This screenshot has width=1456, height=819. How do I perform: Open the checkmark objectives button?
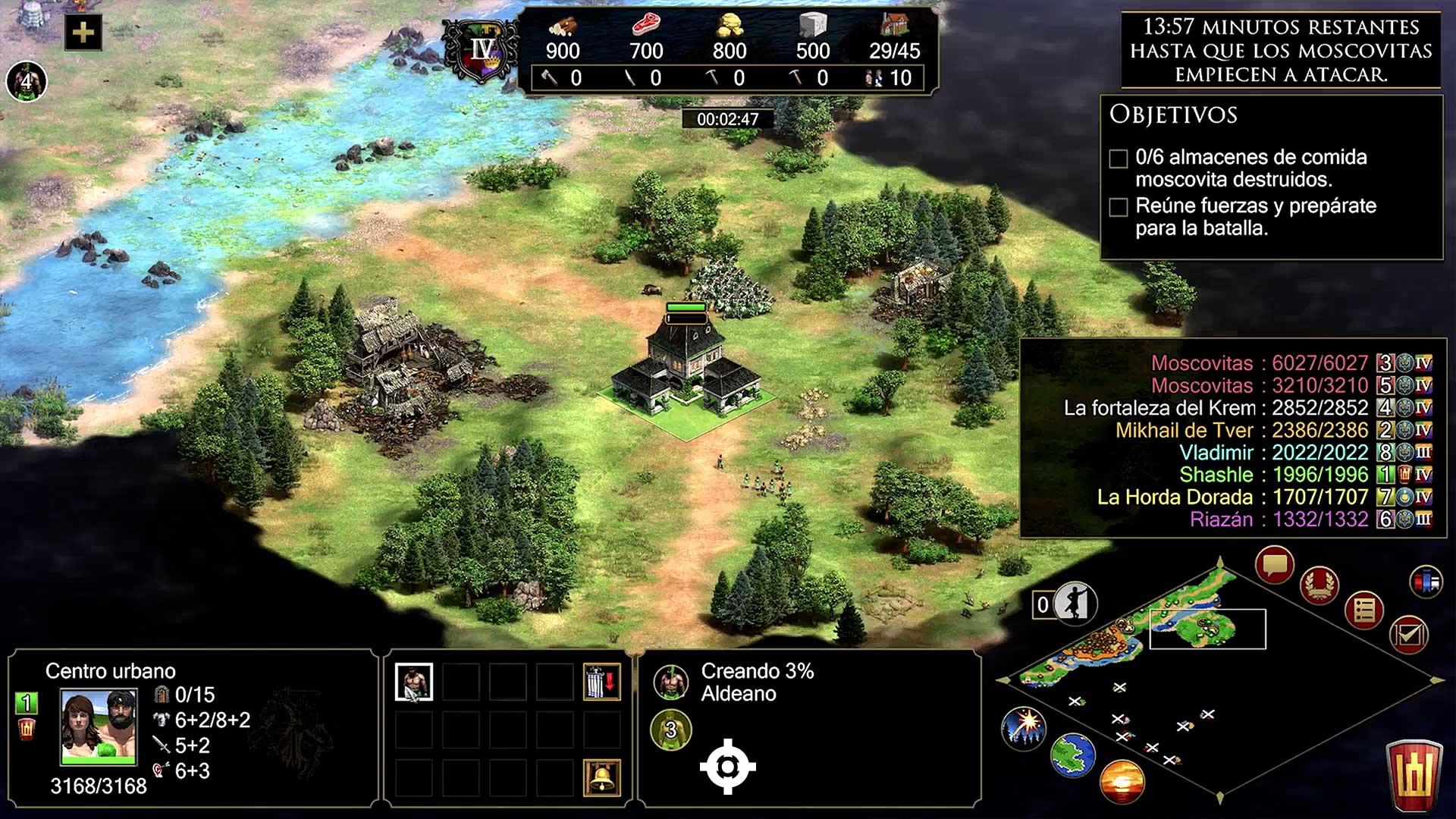1409,635
